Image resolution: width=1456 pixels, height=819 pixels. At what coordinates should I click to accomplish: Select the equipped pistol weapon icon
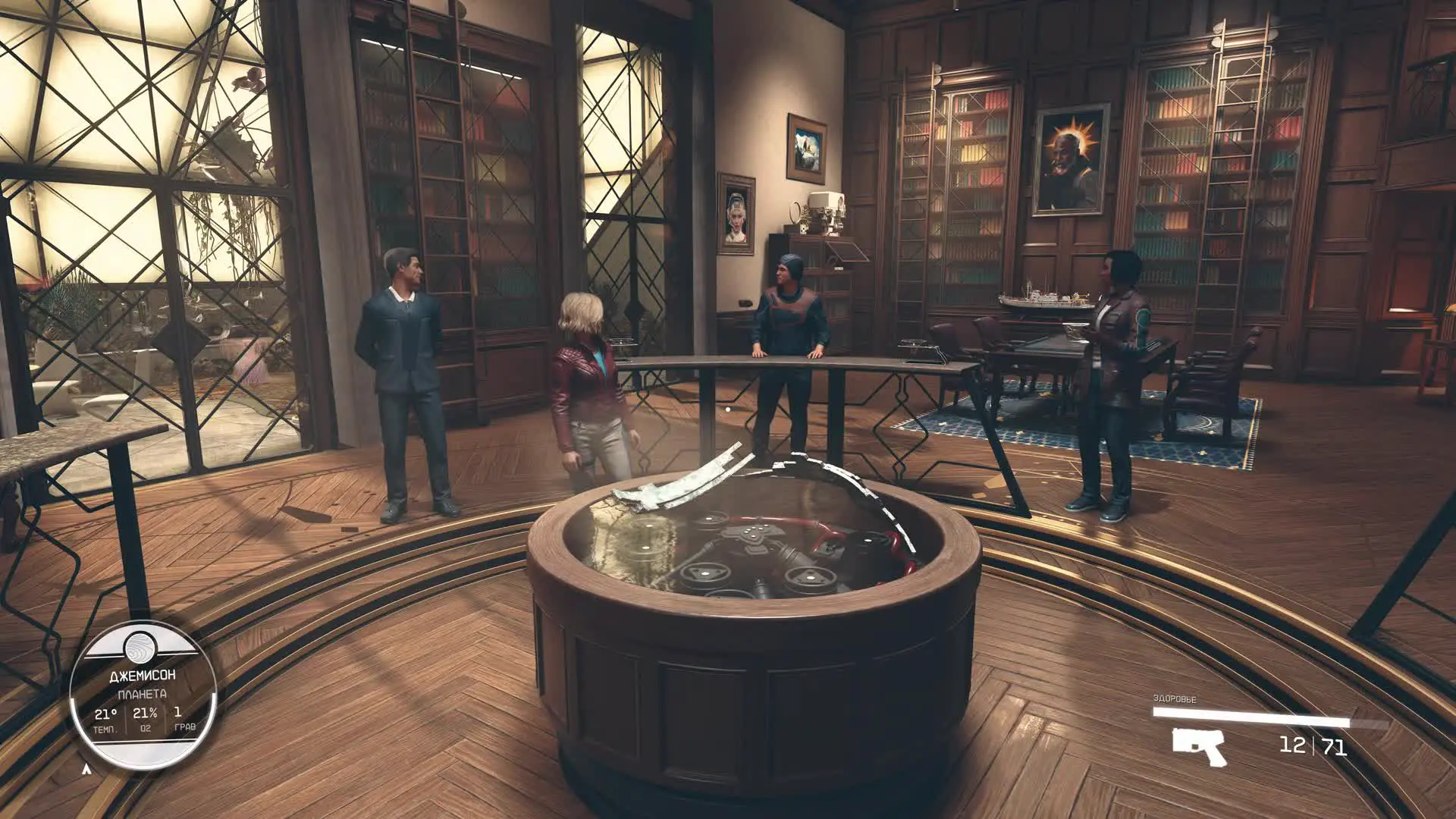1198,746
